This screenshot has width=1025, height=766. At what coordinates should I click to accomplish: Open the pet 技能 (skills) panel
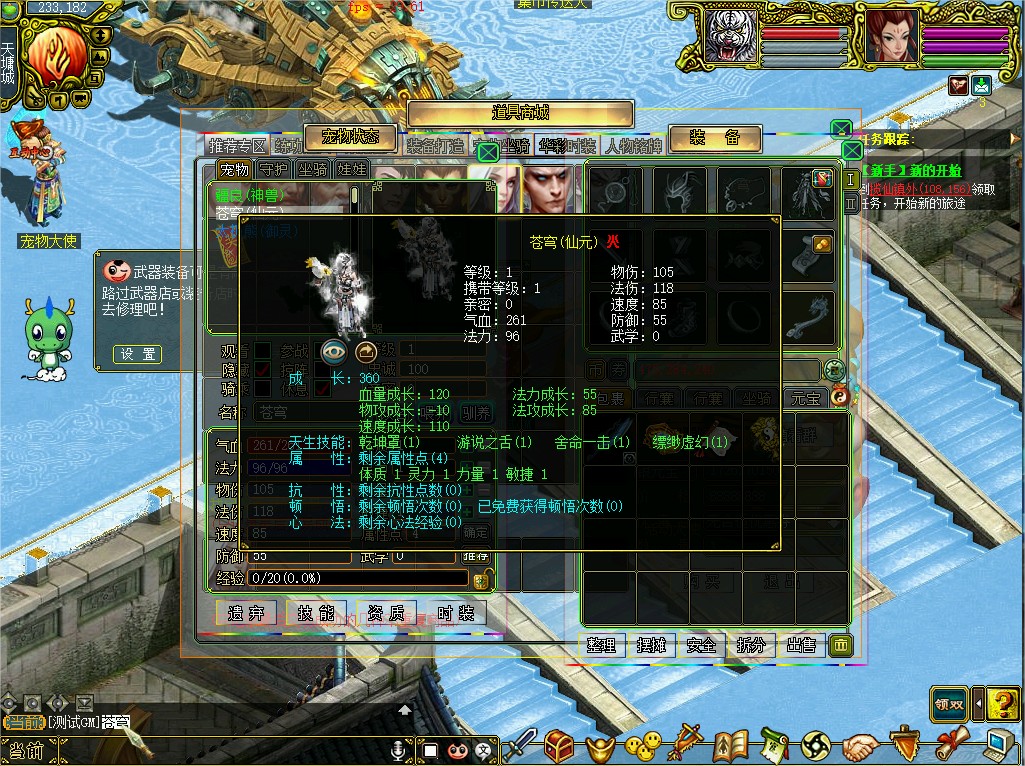[x=316, y=613]
